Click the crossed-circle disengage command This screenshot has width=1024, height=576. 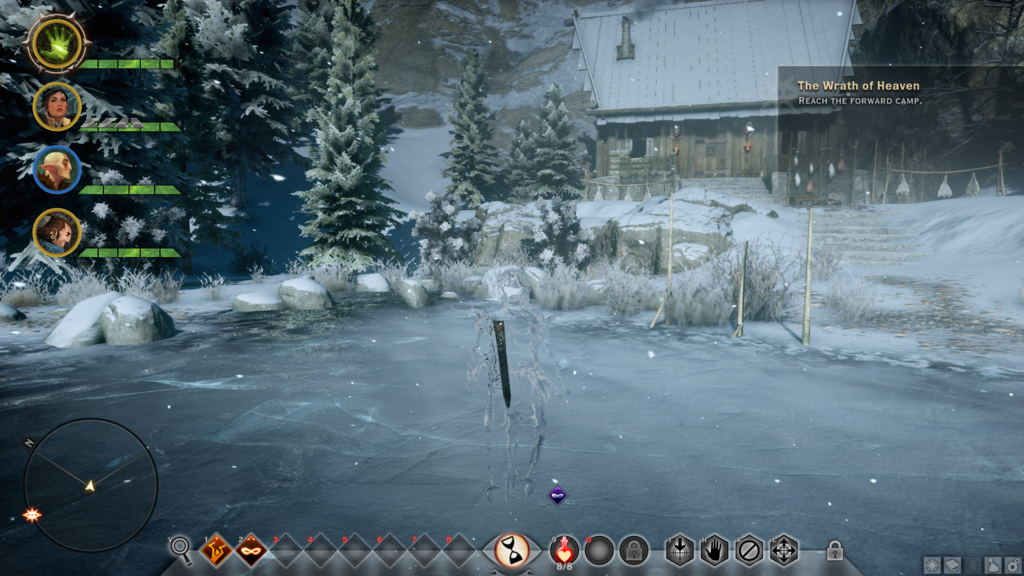click(x=749, y=550)
